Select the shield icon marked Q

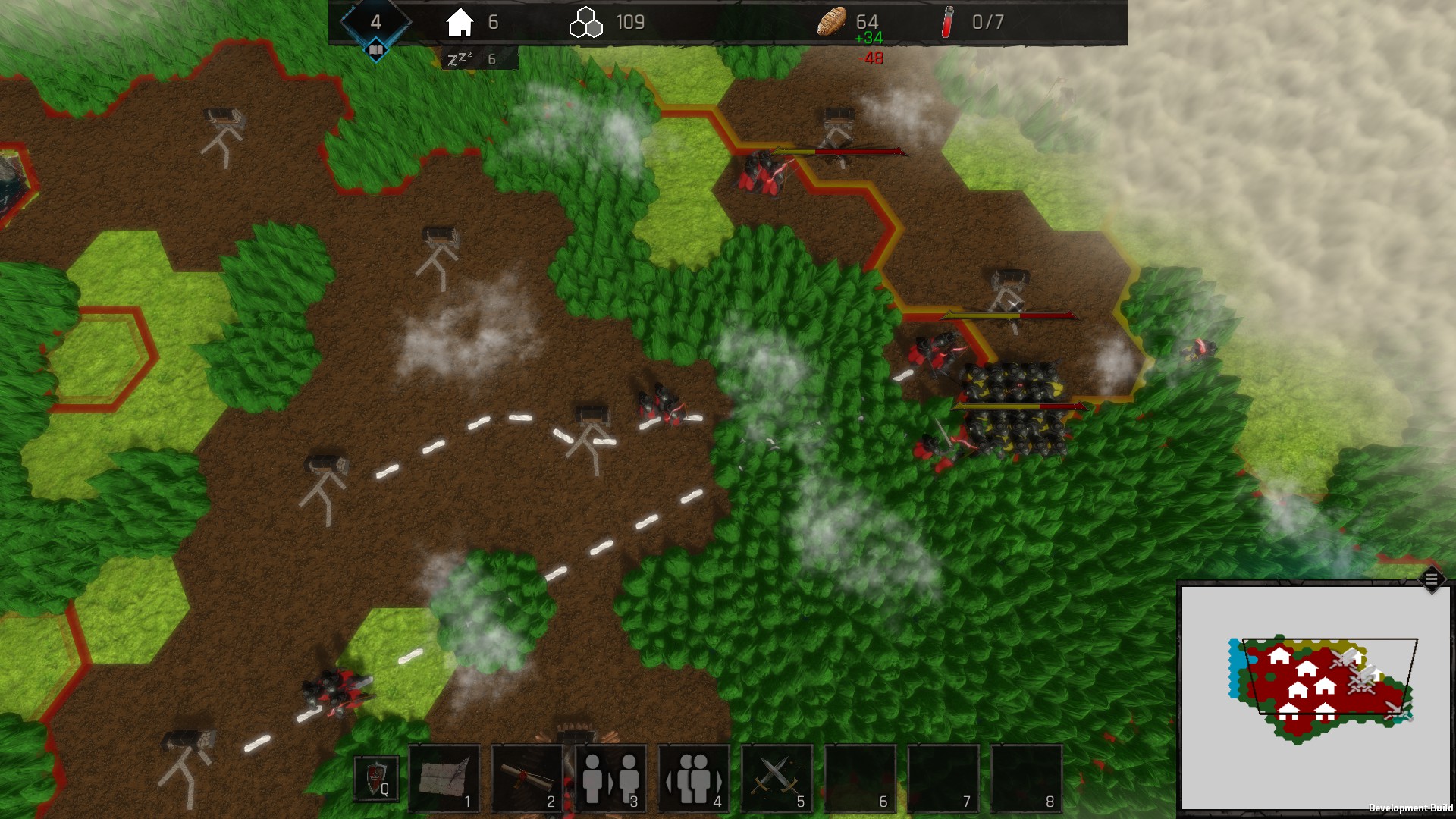point(377,779)
